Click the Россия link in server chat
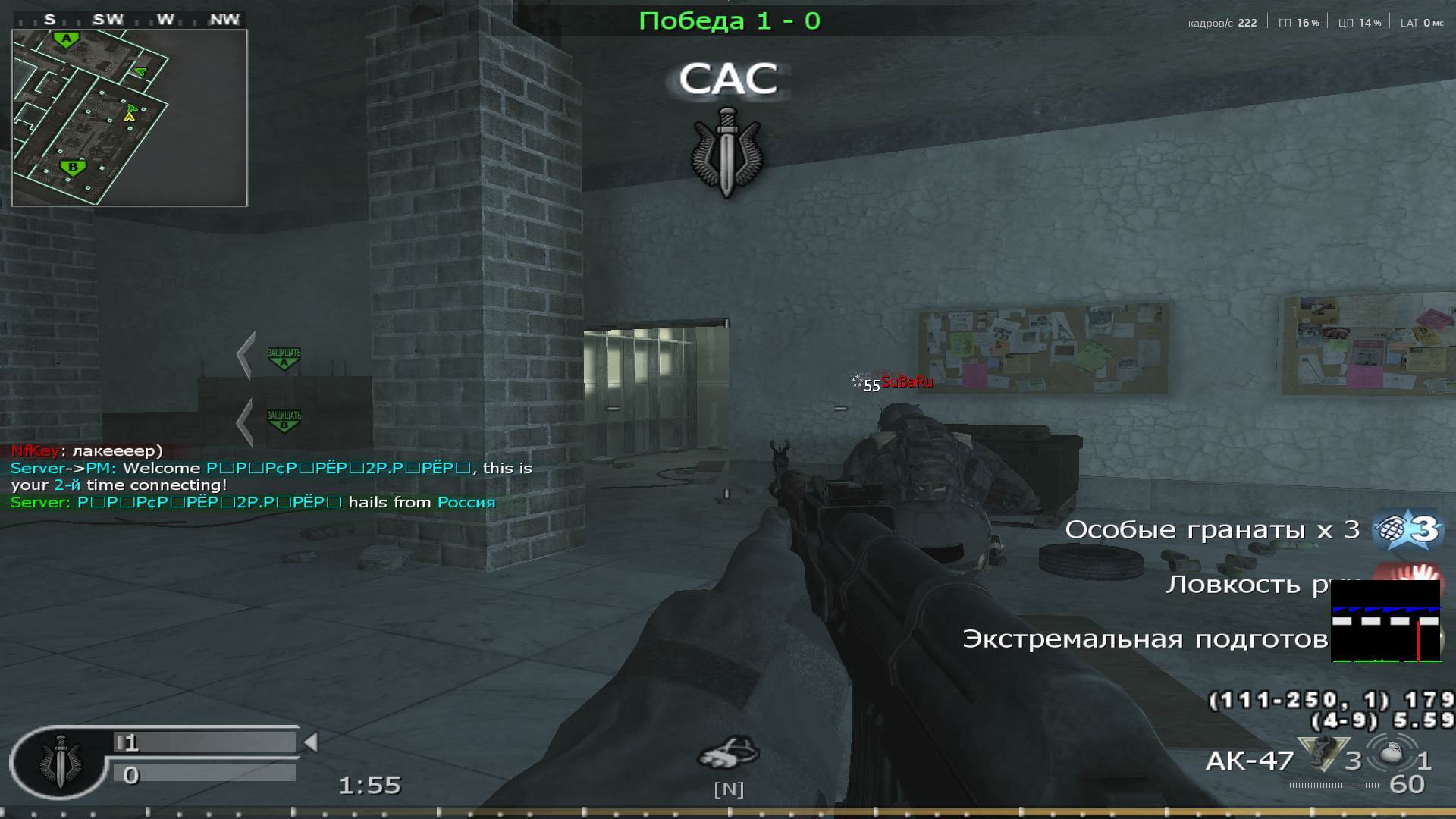 pyautogui.click(x=464, y=501)
